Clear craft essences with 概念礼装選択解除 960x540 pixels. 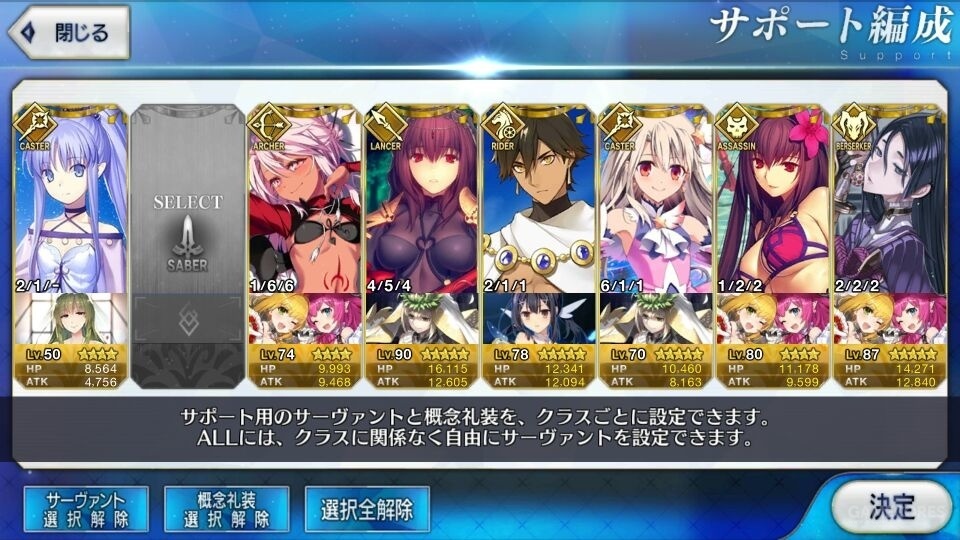(x=226, y=509)
